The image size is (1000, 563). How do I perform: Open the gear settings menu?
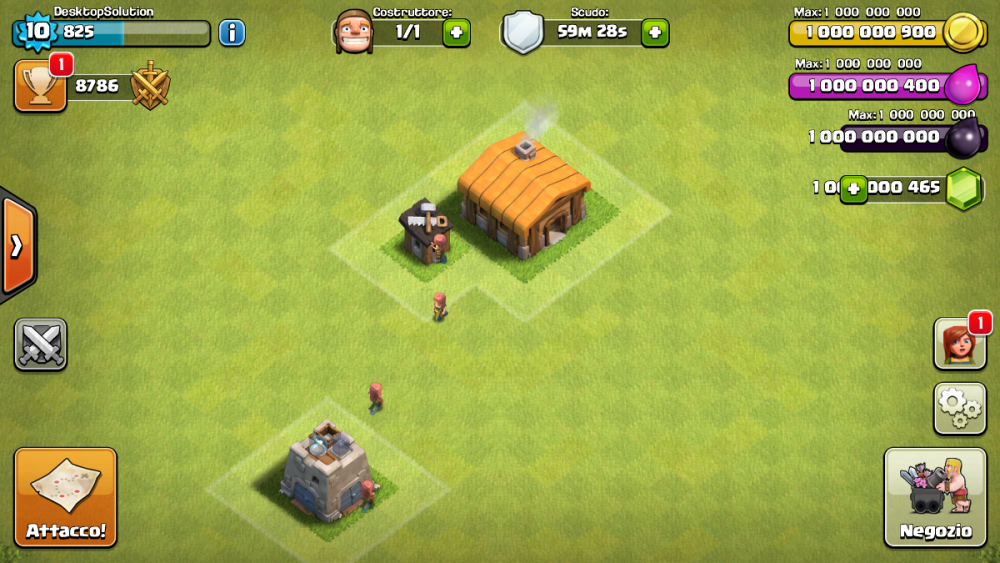(x=959, y=407)
